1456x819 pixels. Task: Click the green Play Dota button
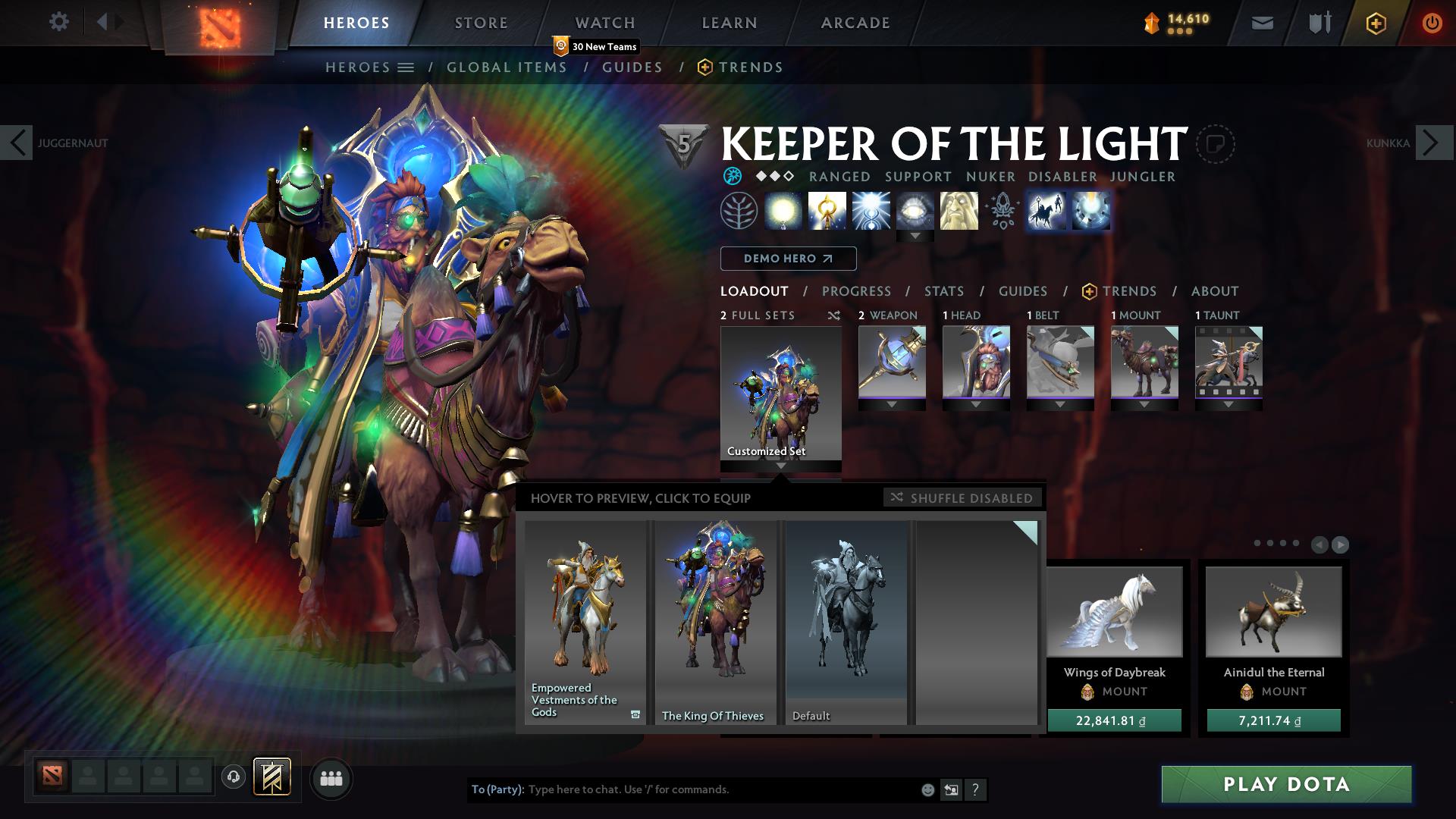[1286, 784]
